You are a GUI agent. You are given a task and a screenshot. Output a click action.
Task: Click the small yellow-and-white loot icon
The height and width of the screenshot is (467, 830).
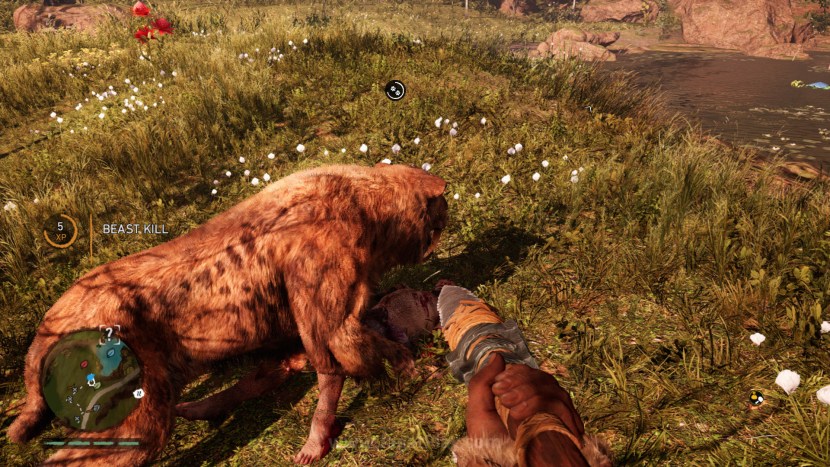click(757, 398)
